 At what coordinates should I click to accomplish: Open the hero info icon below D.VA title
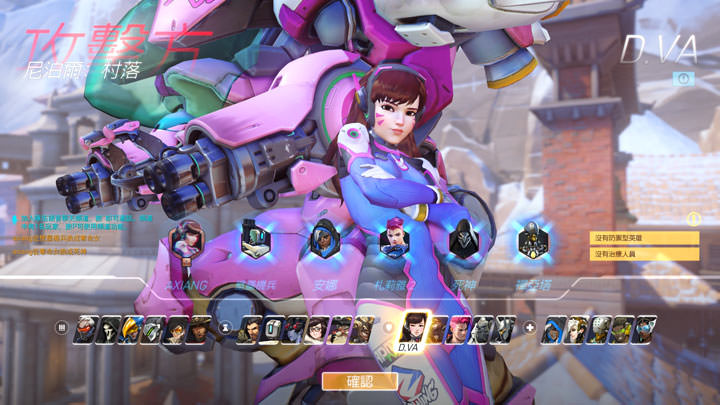684,77
